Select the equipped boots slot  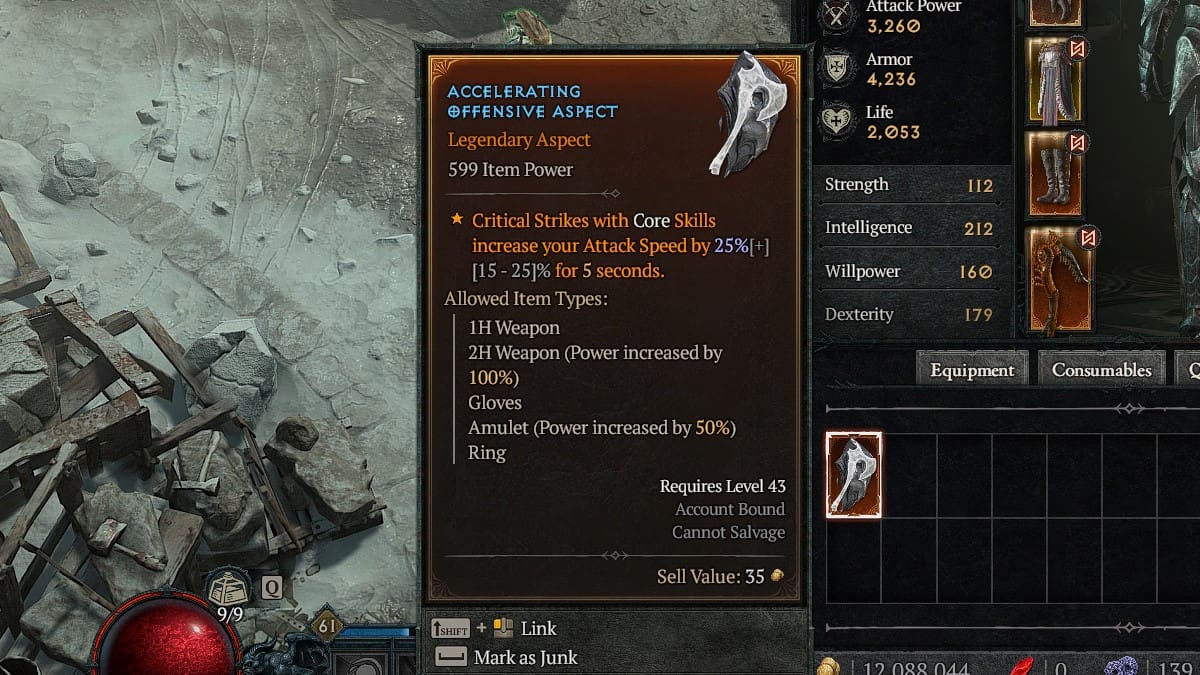pyautogui.click(x=1054, y=174)
